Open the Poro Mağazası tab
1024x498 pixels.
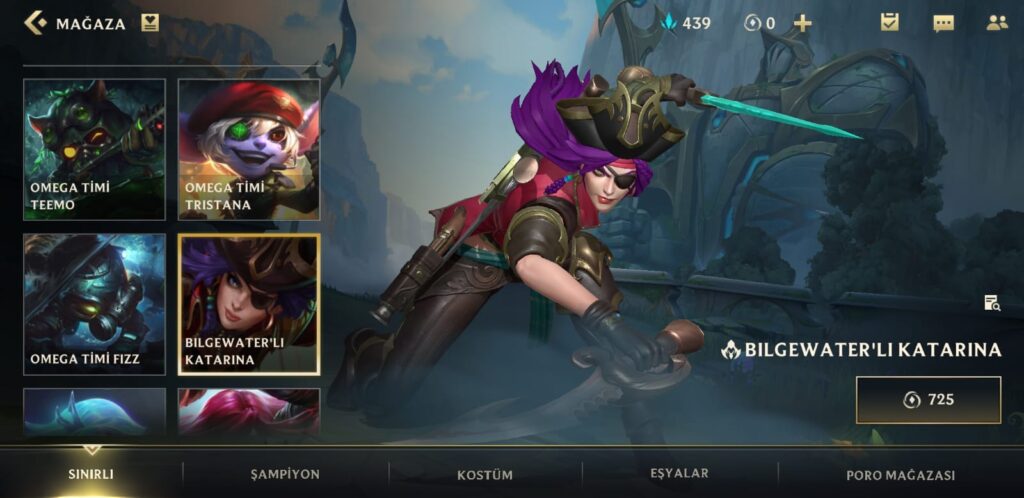point(900,474)
